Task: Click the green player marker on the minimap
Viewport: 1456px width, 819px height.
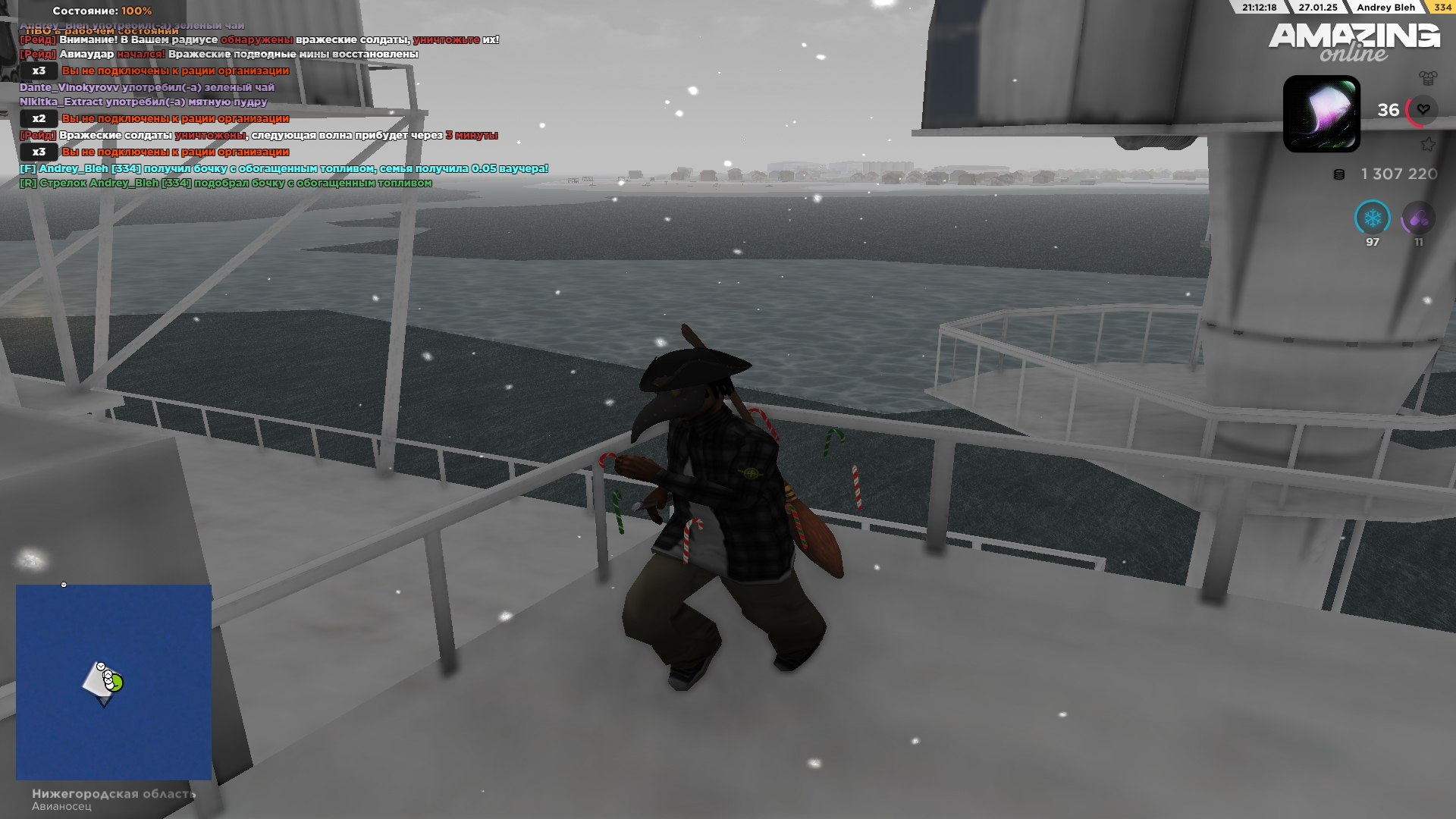Action: [115, 683]
